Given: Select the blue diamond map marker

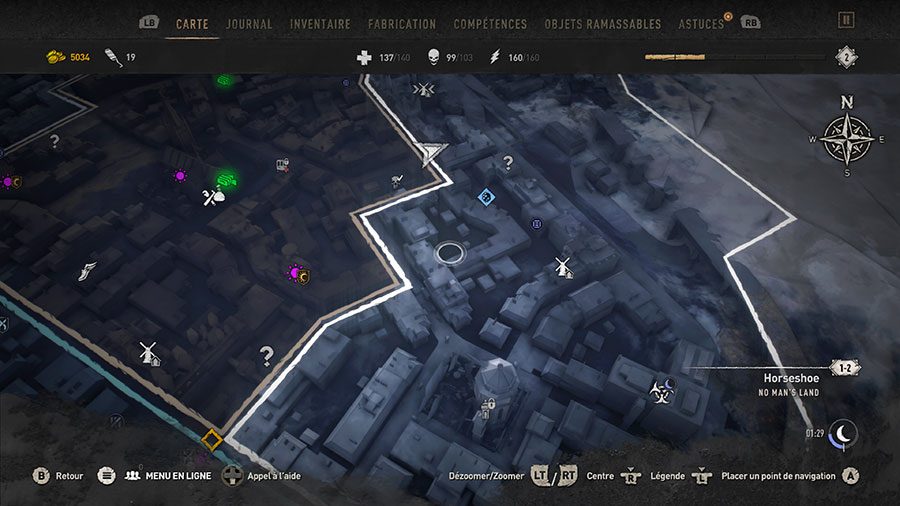Looking at the screenshot, I should 486,196.
